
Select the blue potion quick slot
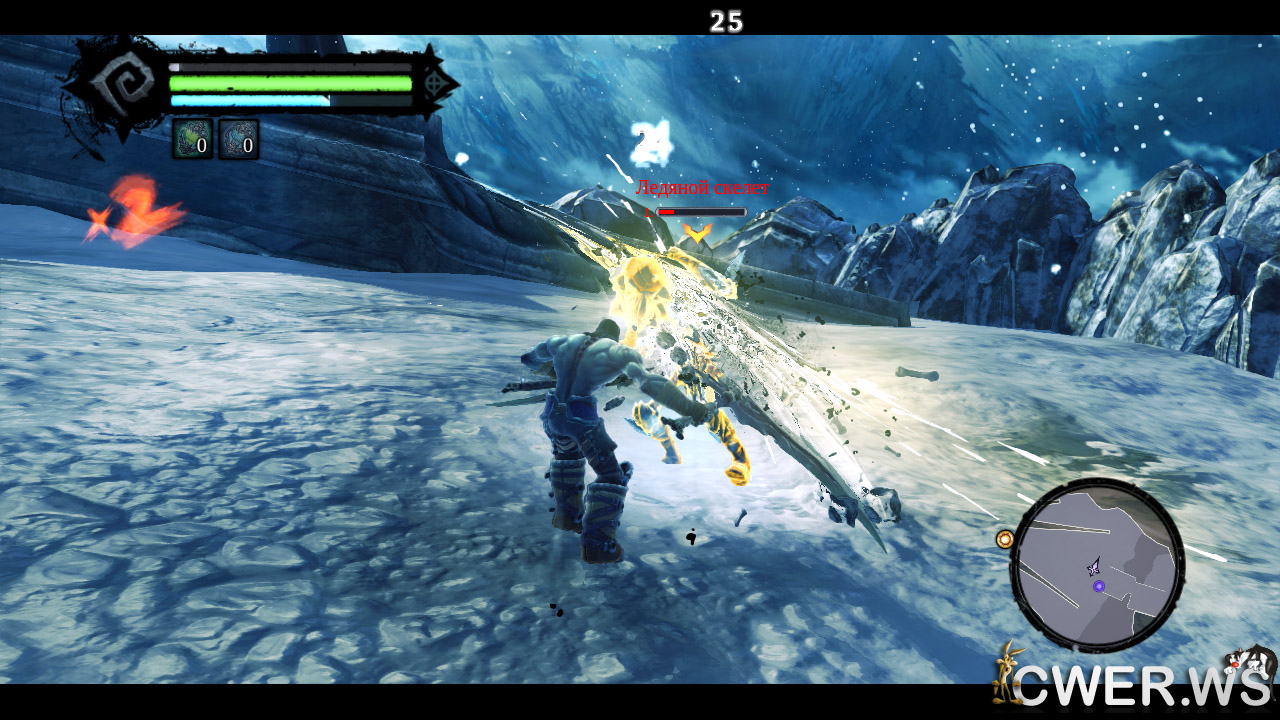pyautogui.click(x=239, y=140)
